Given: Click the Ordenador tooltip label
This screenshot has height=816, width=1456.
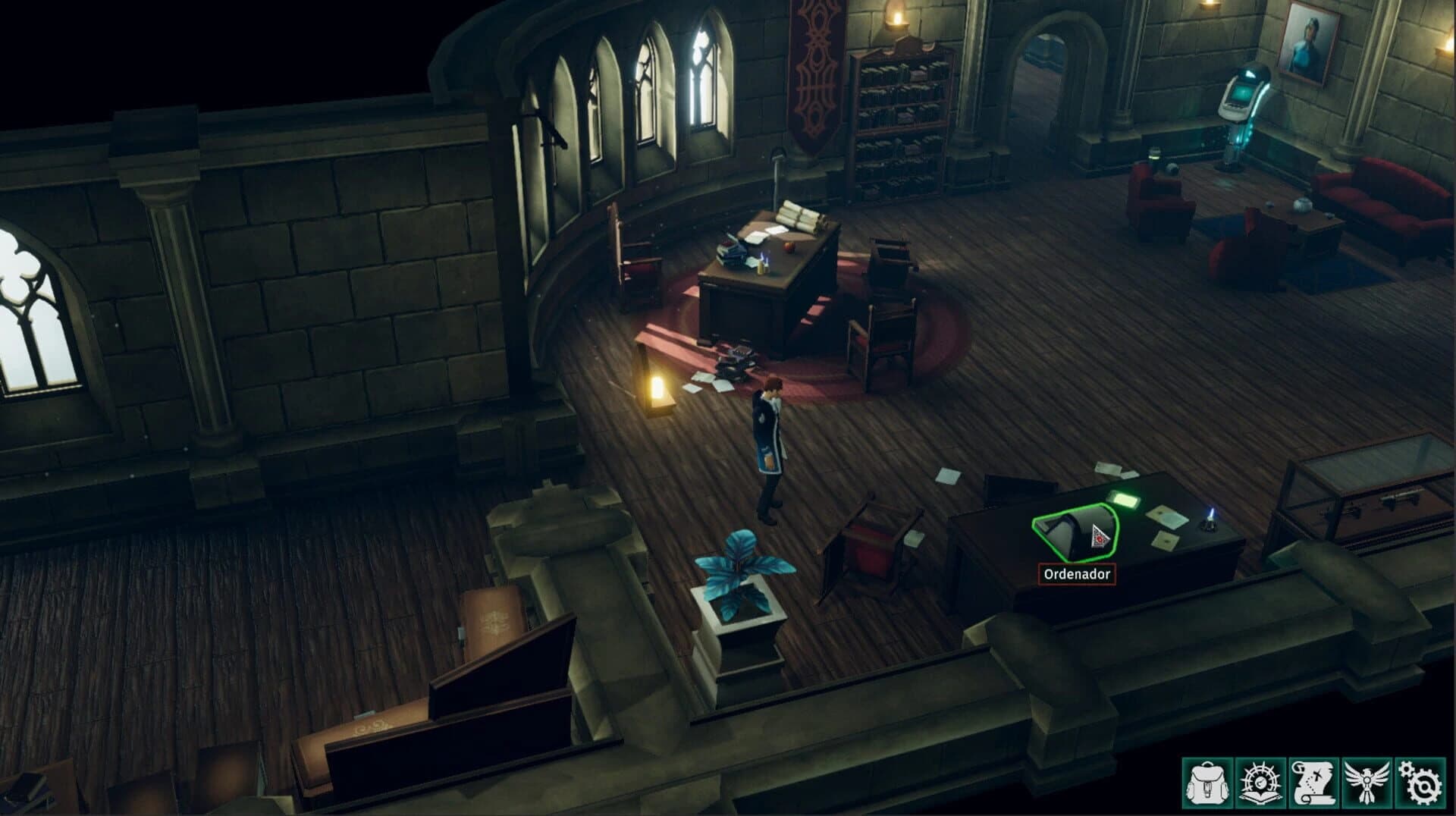Looking at the screenshot, I should (1078, 575).
